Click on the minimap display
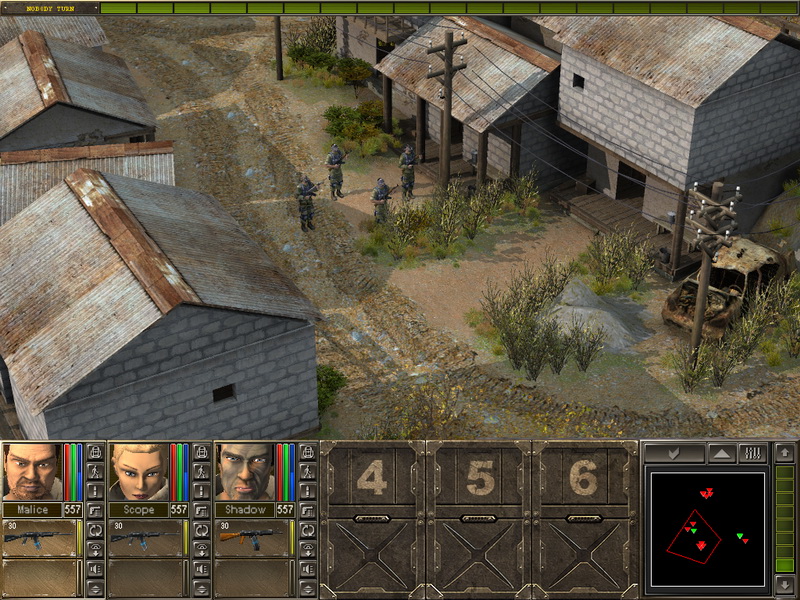The height and width of the screenshot is (600, 800). (707, 529)
